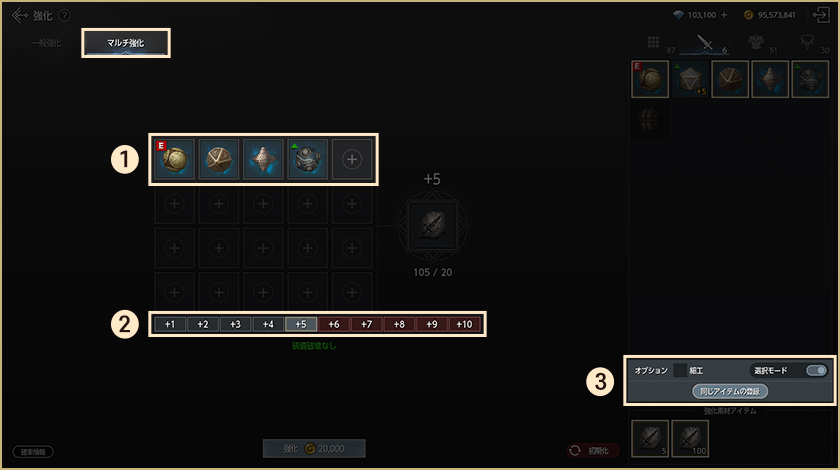Screen dimensions: 840x470
Task: Tick the 細工 option checkbox
Action: (680, 370)
